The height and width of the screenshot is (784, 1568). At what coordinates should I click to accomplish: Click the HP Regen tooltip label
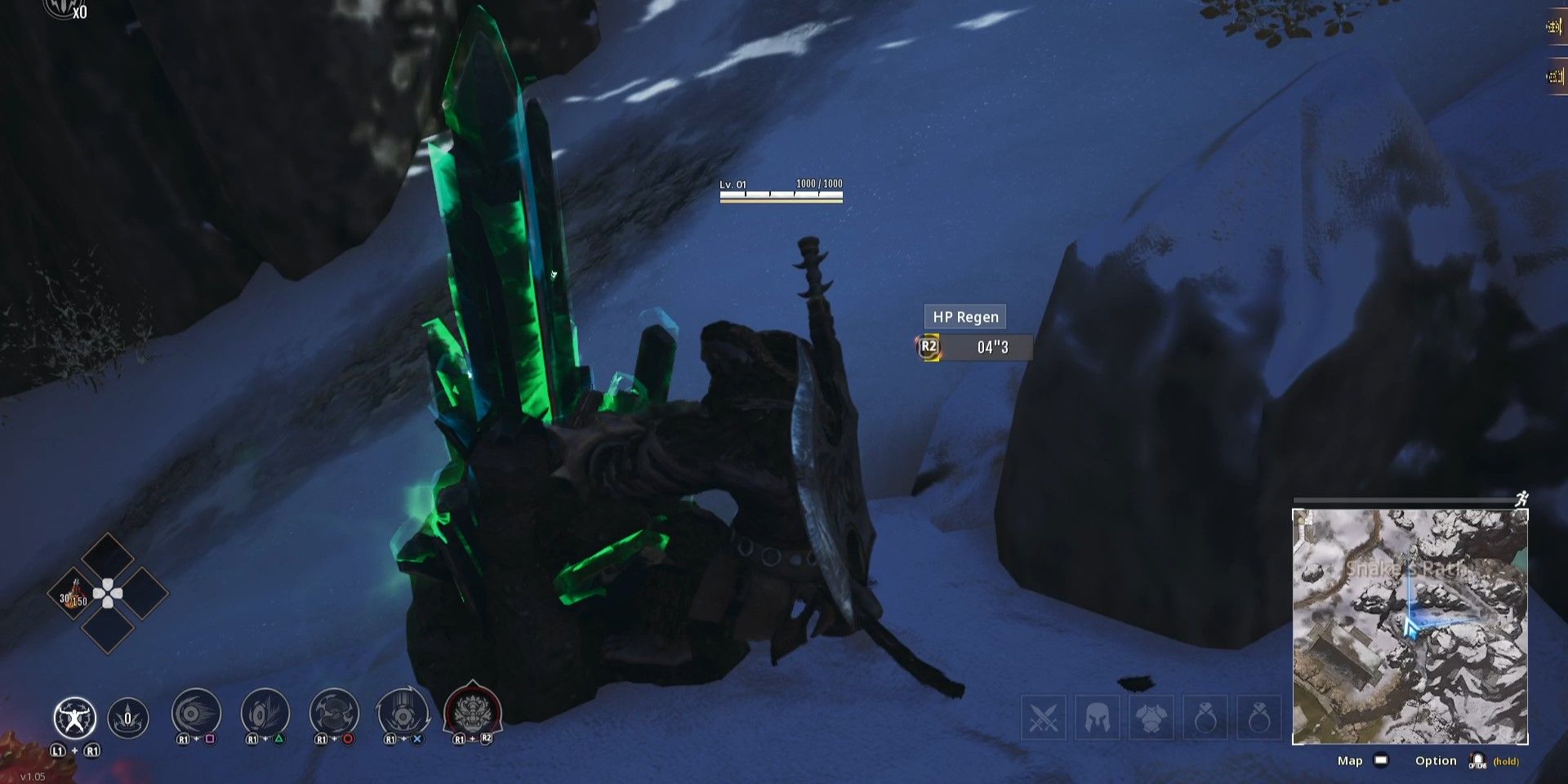(964, 317)
